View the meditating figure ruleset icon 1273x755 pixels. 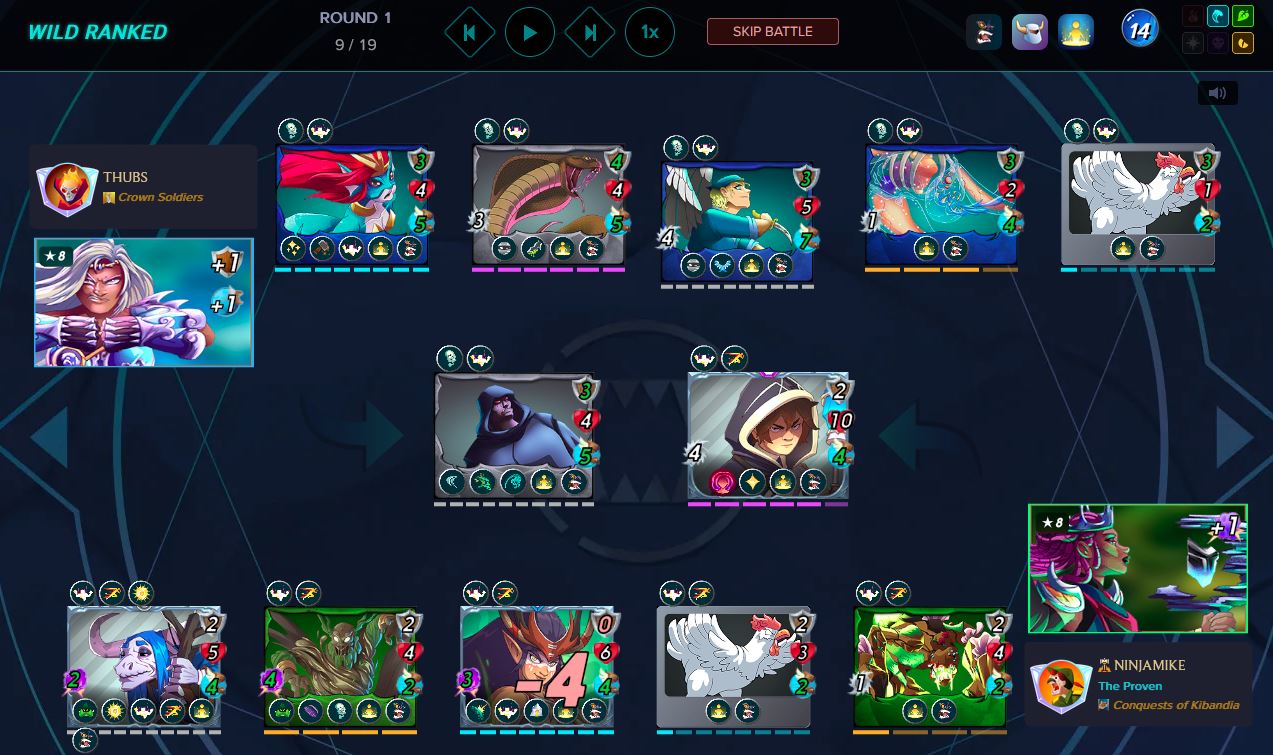pos(1076,32)
